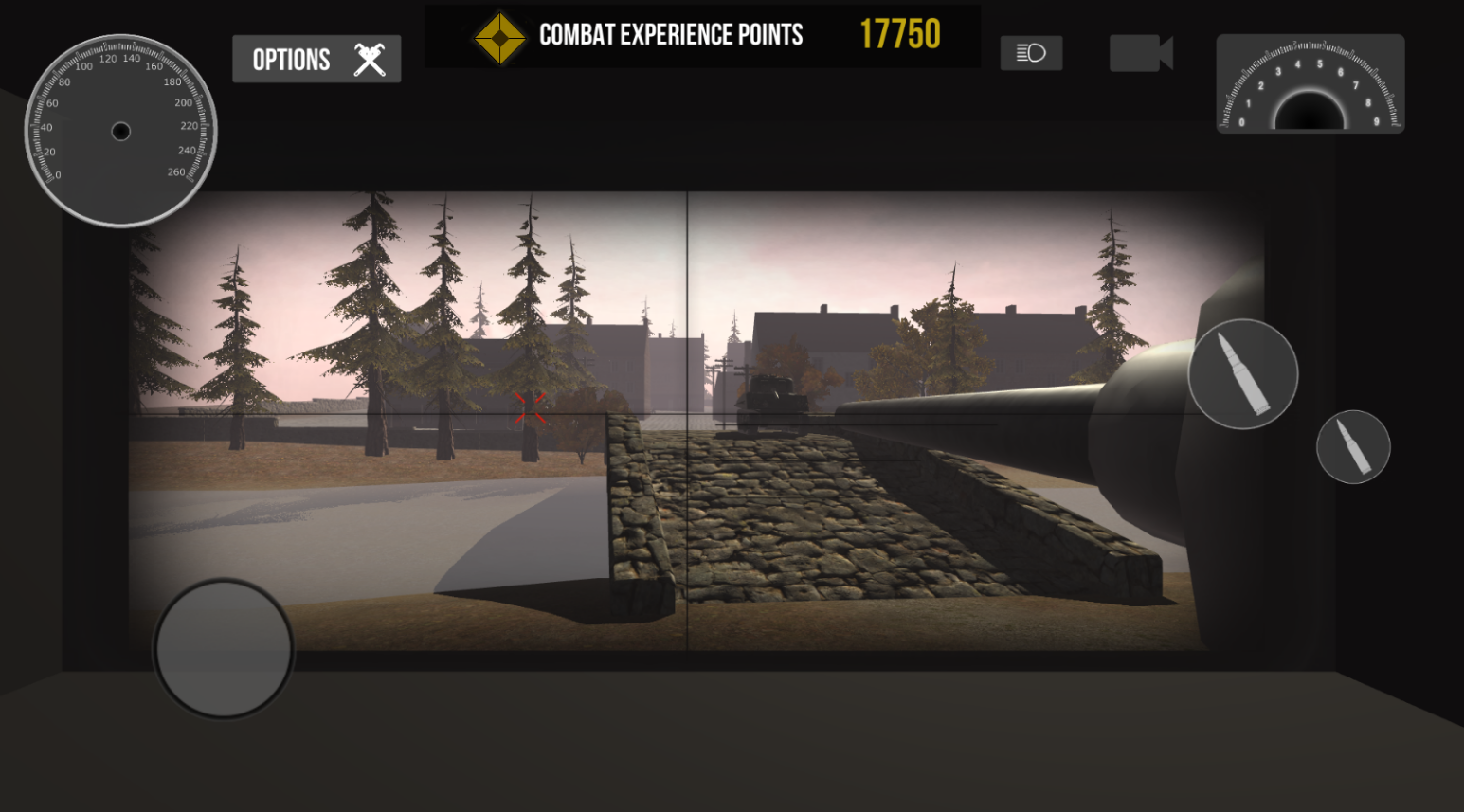1464x812 pixels.
Task: Click the headlight icon button
Action: pyautogui.click(x=1031, y=53)
